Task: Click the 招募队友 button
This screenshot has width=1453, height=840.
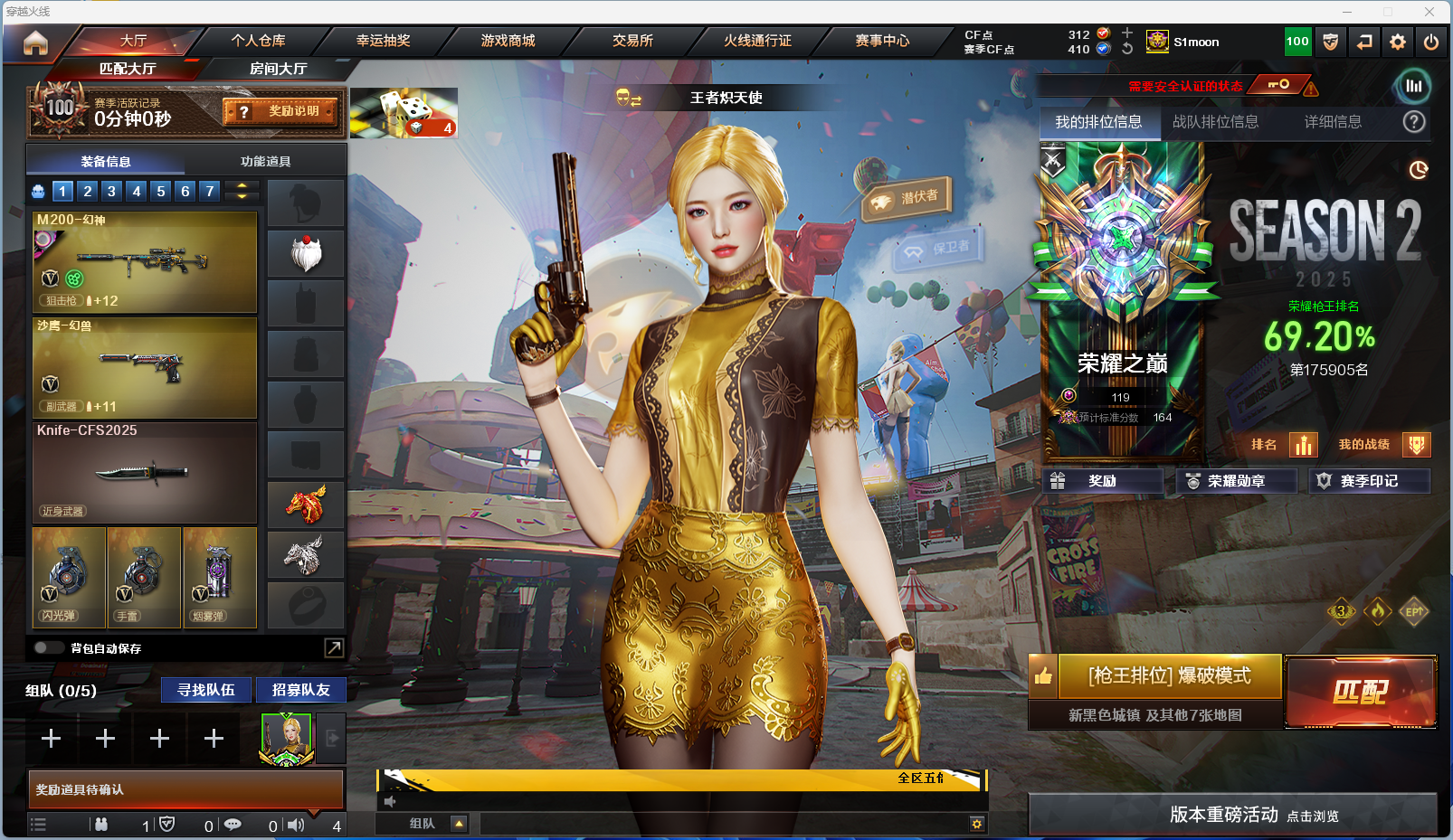Action: pos(300,690)
